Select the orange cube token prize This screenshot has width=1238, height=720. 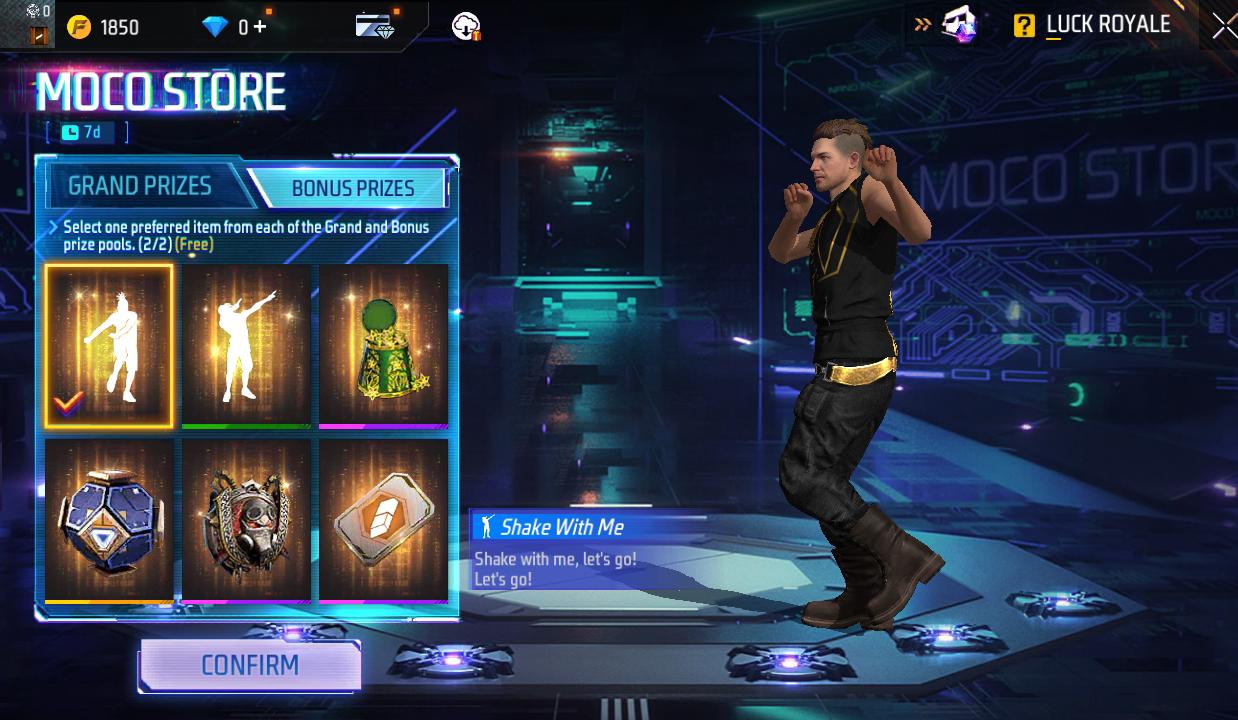pos(383,520)
